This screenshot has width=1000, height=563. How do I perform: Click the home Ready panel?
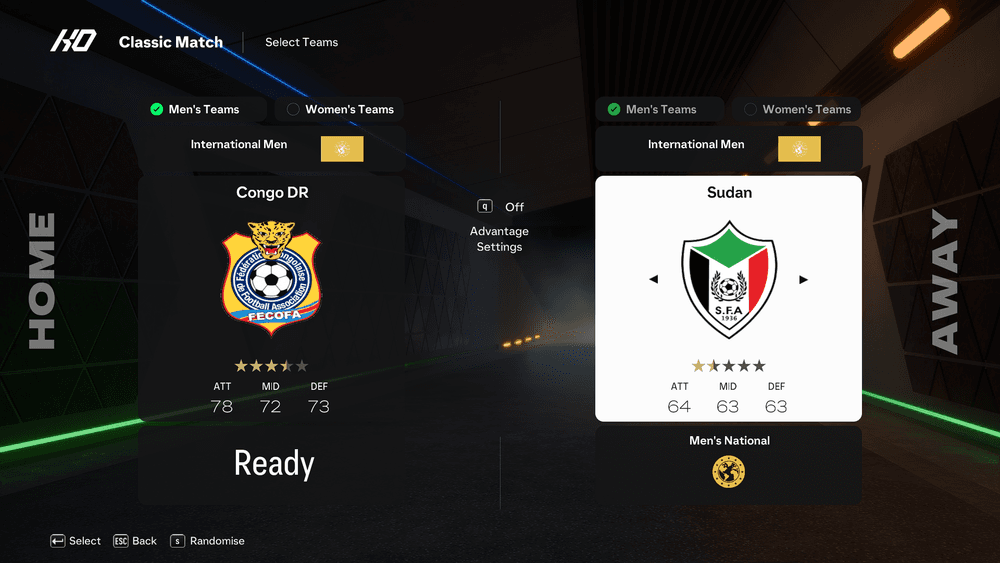pyautogui.click(x=272, y=464)
